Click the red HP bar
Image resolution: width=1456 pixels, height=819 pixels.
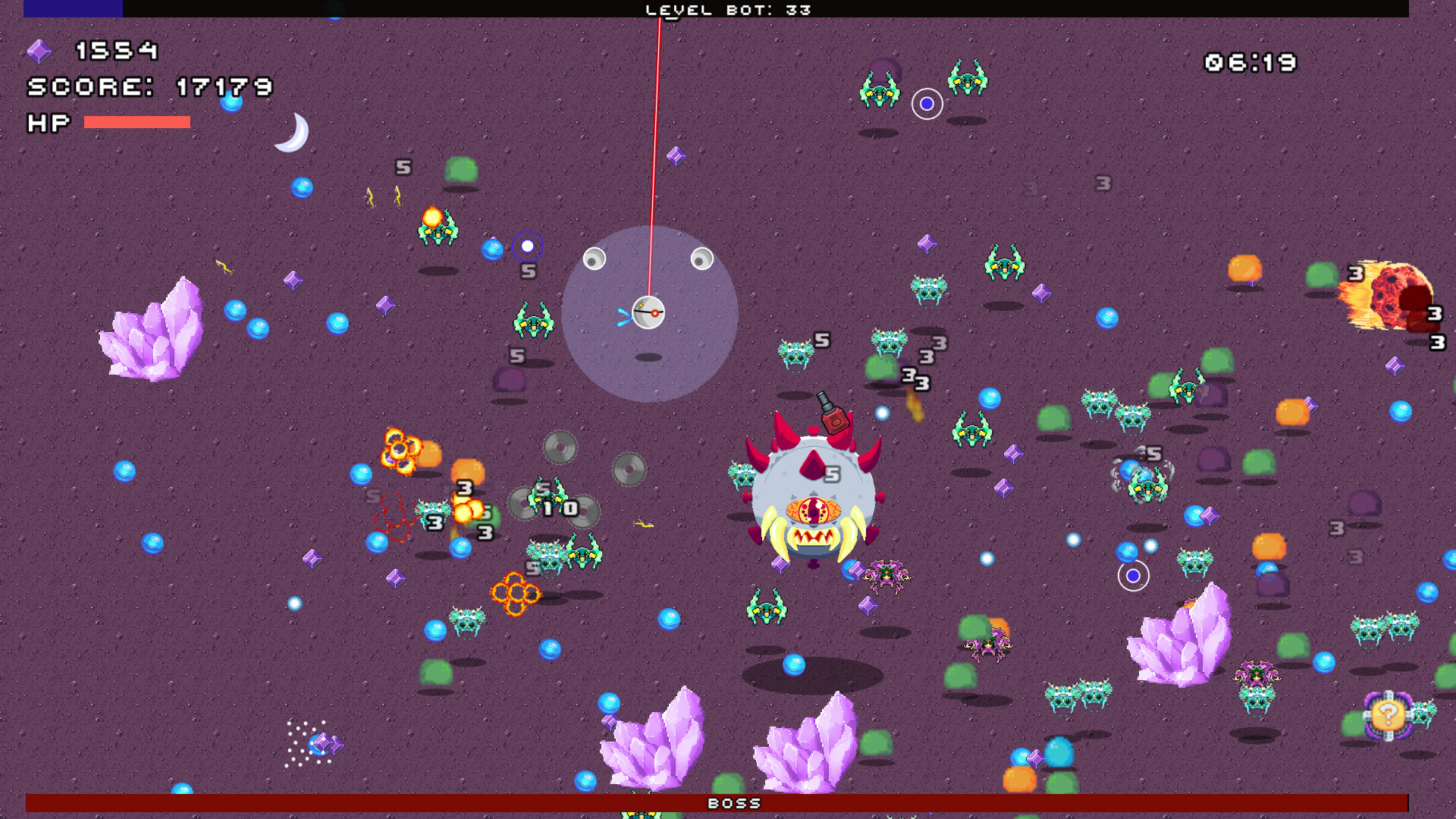136,121
